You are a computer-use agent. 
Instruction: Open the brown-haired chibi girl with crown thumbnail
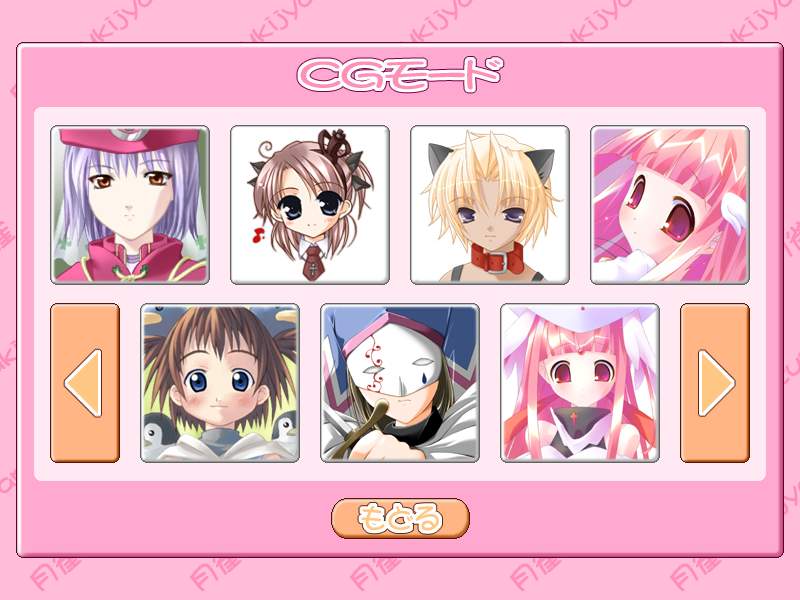(310, 205)
